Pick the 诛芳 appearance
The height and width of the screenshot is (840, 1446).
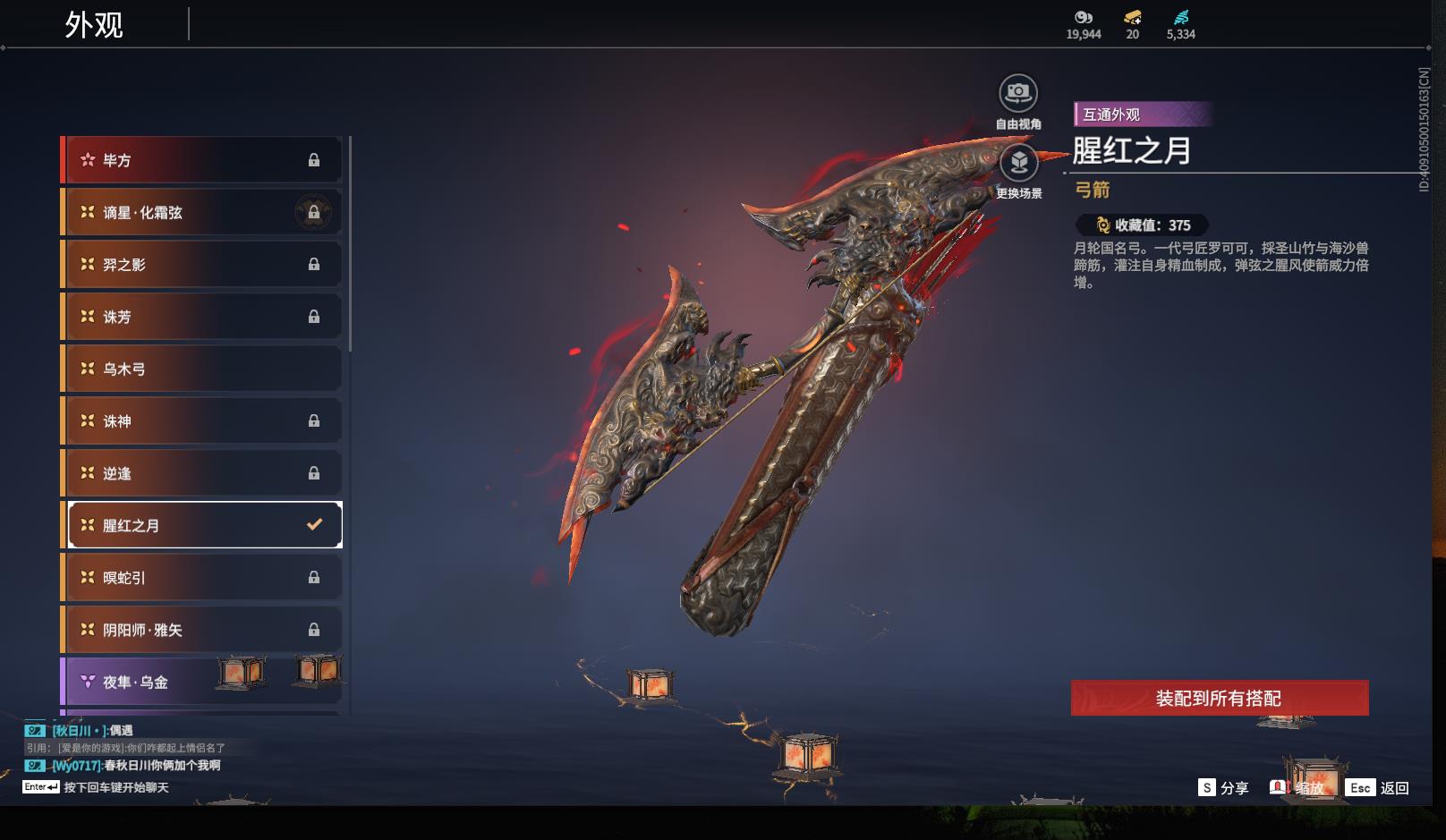click(x=202, y=317)
